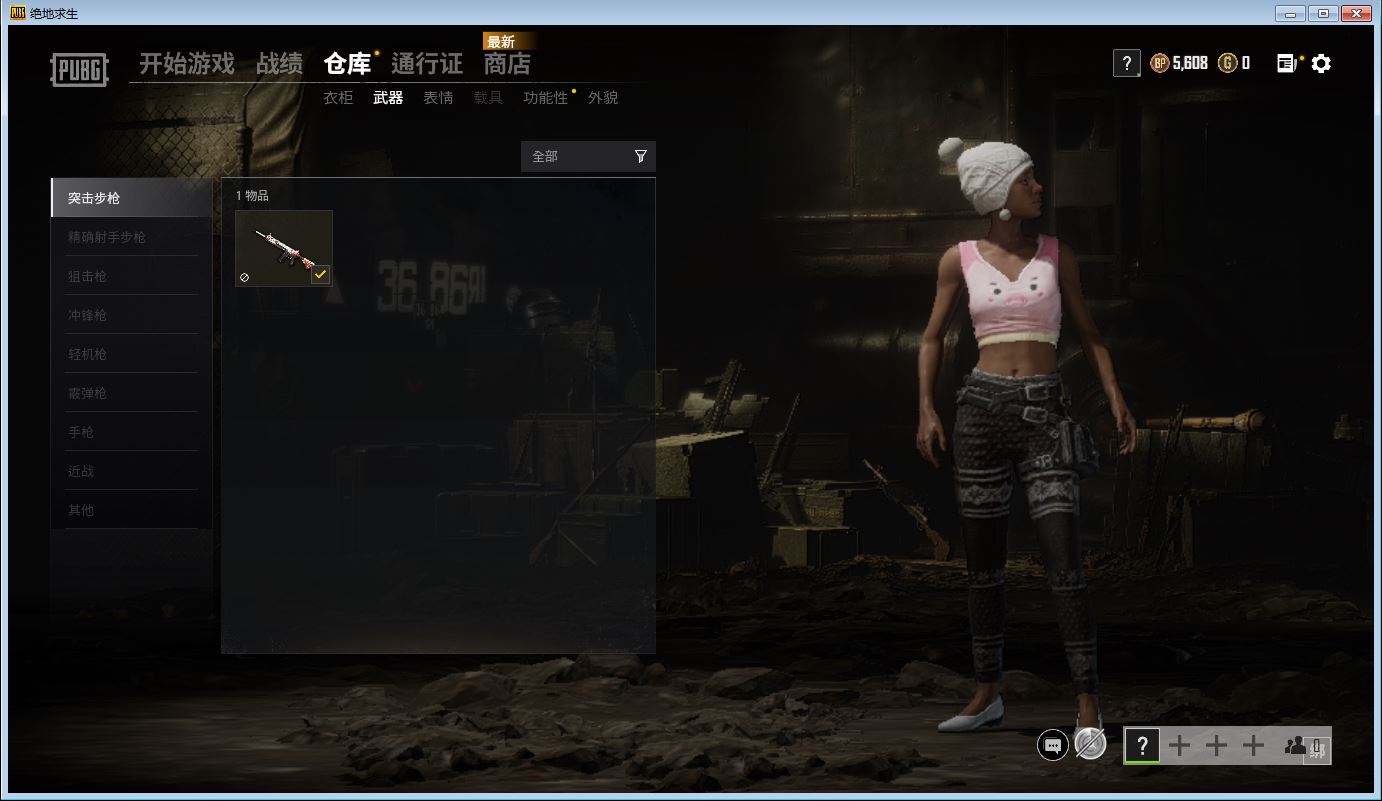Open the 通行证 pass tab
The height and width of the screenshot is (801, 1382).
[427, 64]
